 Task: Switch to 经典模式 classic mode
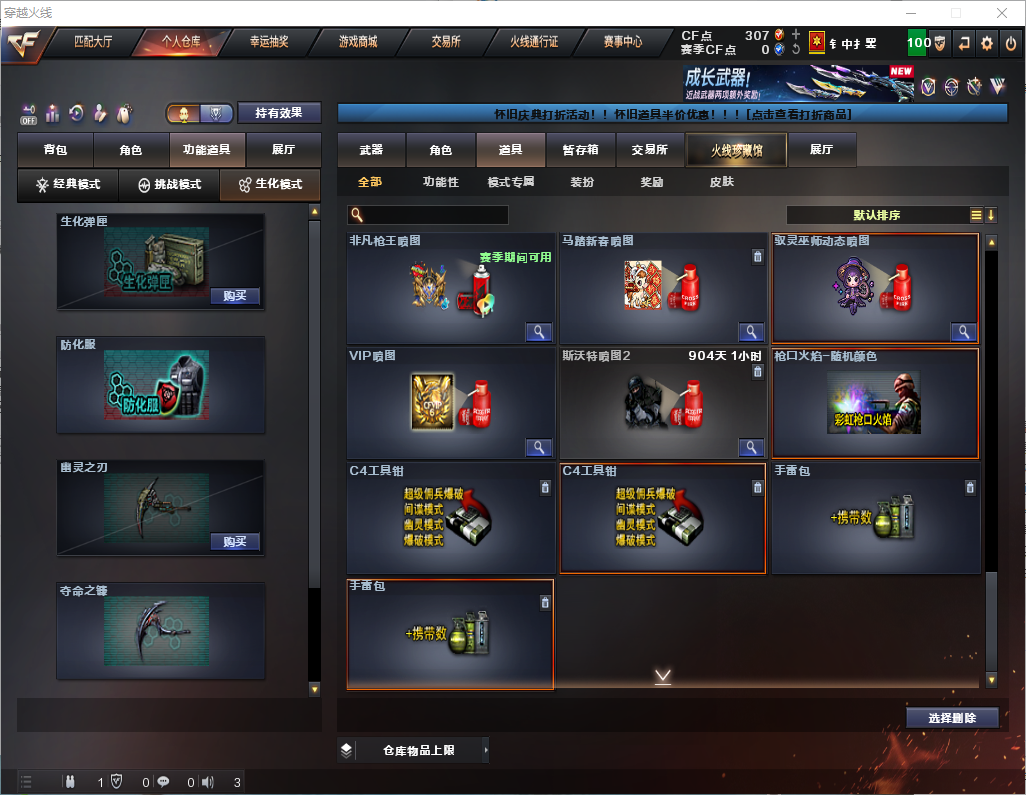tap(67, 185)
